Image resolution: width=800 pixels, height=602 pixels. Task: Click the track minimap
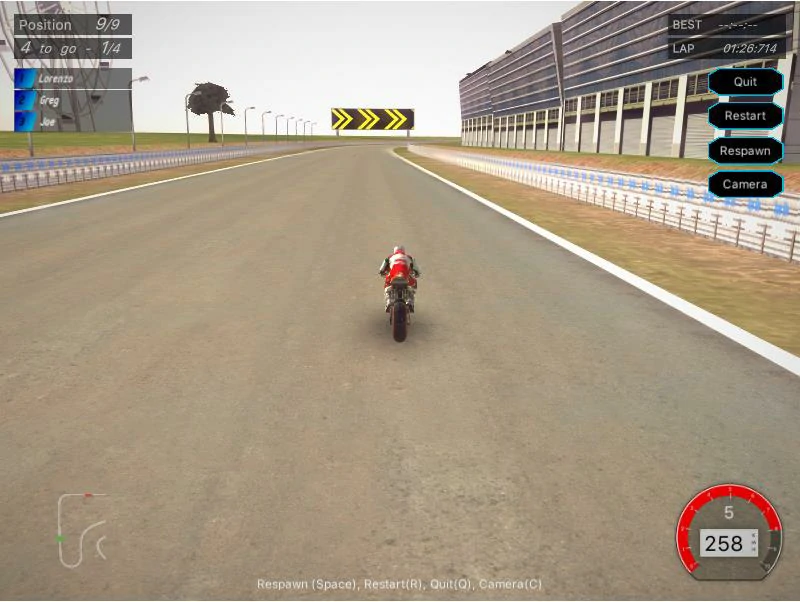click(82, 528)
